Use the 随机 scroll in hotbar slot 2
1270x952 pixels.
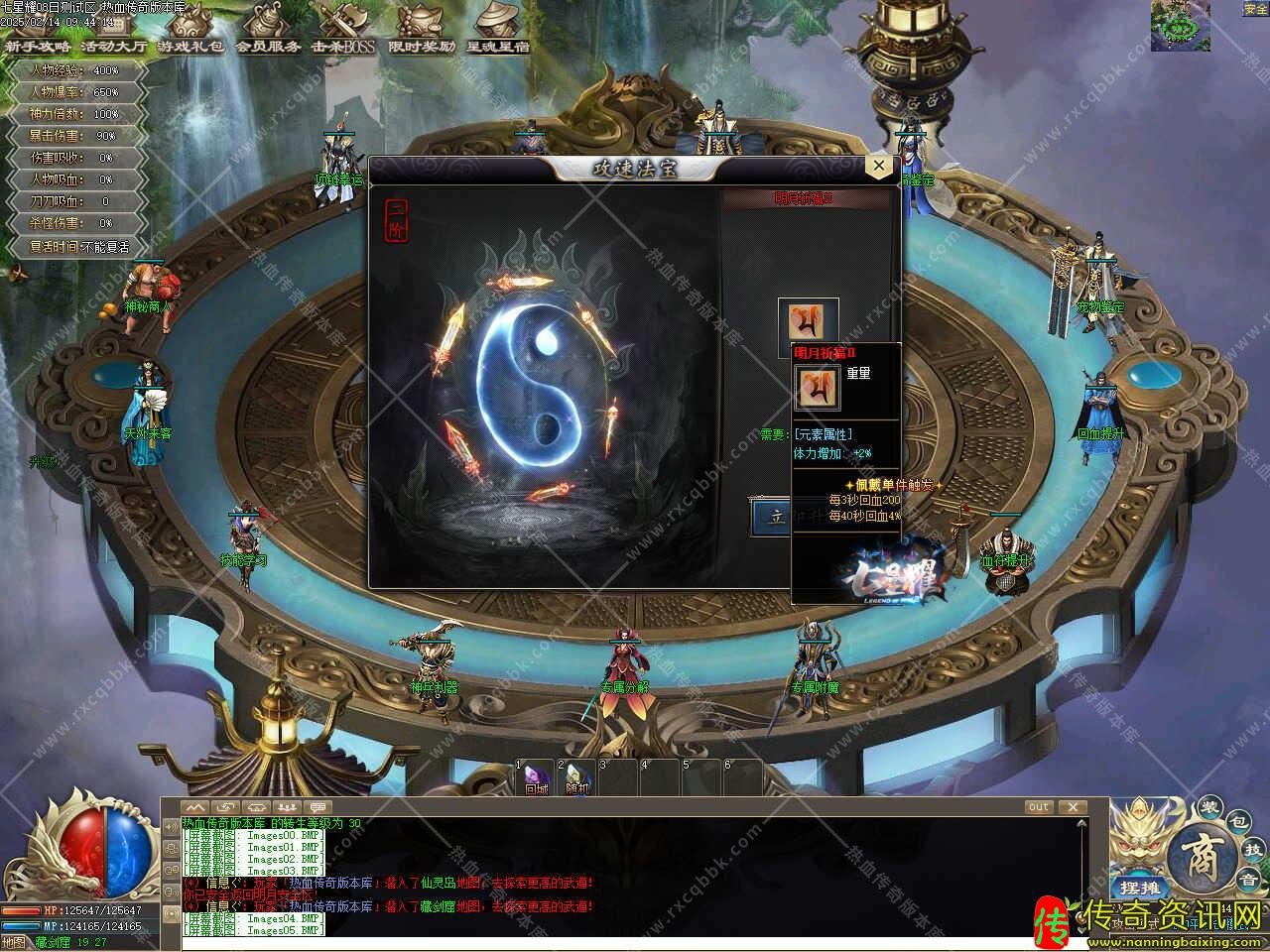(578, 778)
